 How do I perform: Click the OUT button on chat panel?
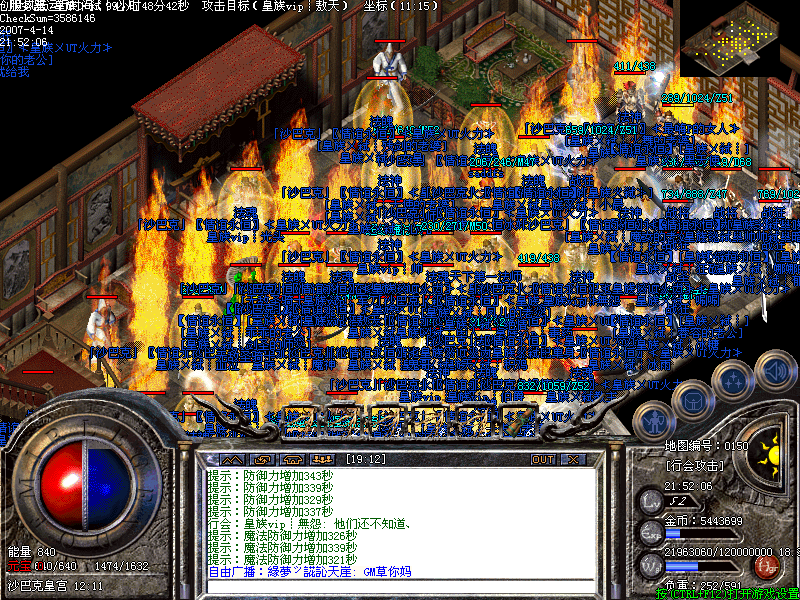[x=543, y=459]
